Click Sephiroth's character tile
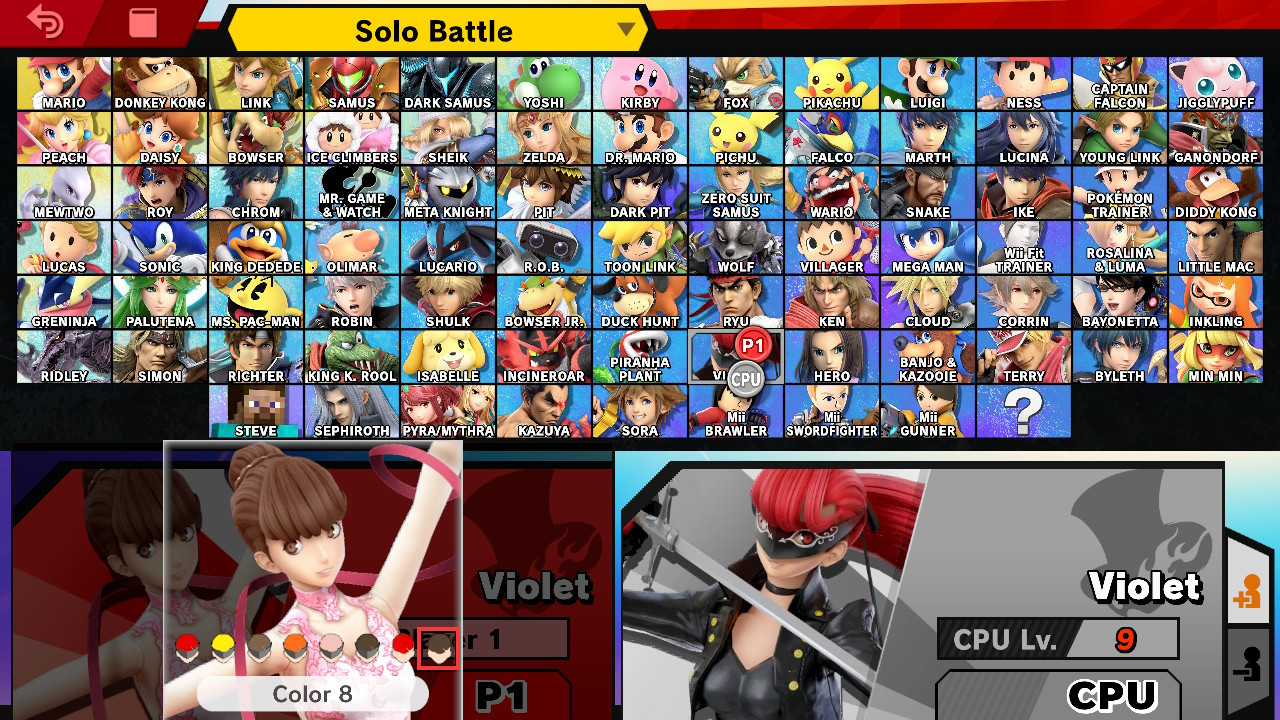 (x=351, y=410)
